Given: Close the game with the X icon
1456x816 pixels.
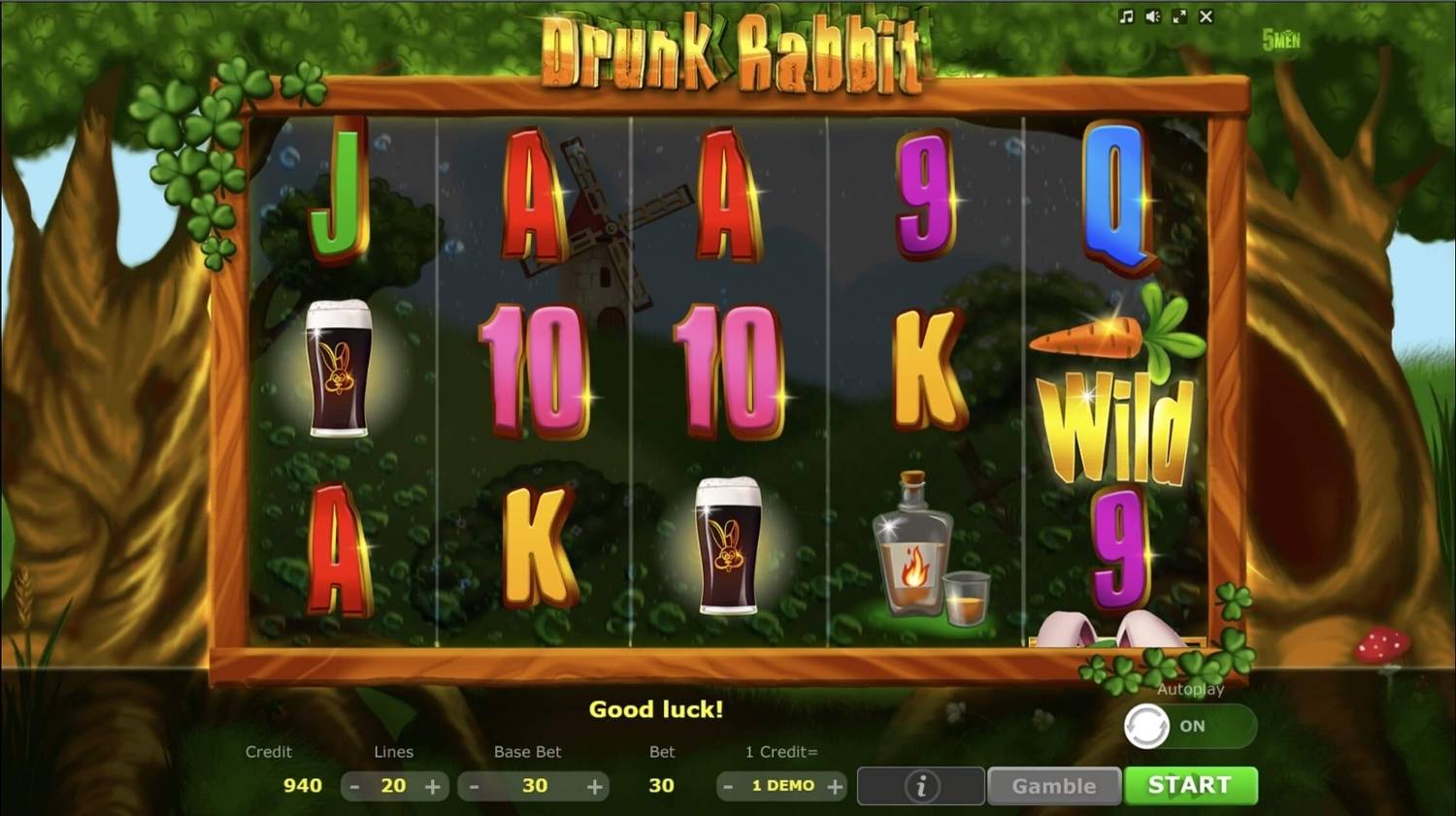Looking at the screenshot, I should coord(1206,16).
